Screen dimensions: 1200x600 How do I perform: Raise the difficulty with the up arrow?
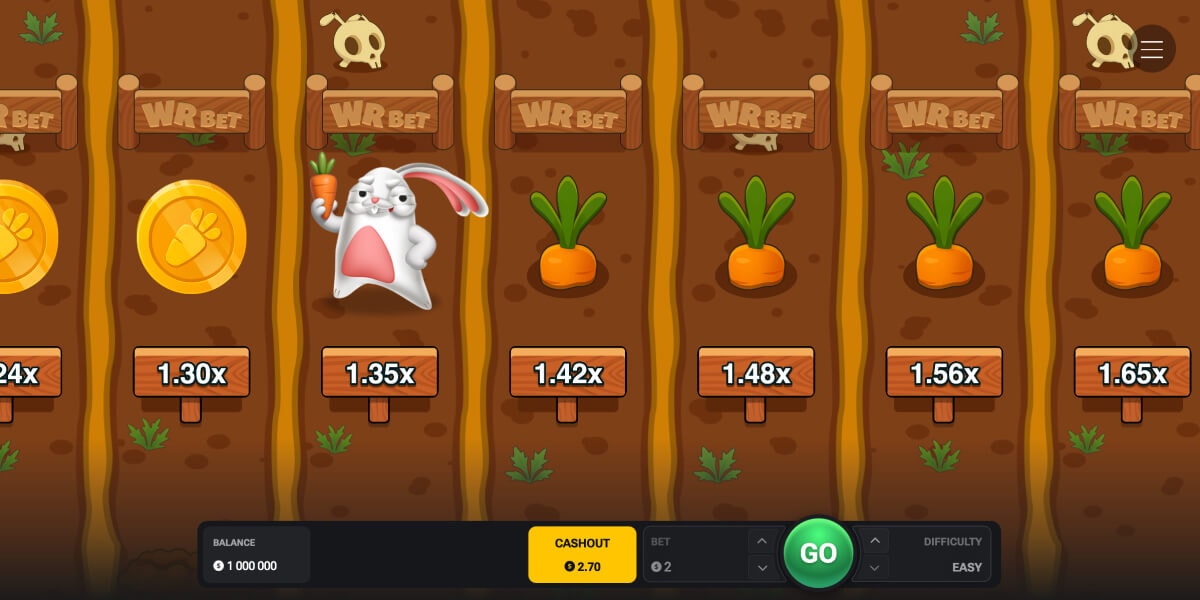(875, 541)
